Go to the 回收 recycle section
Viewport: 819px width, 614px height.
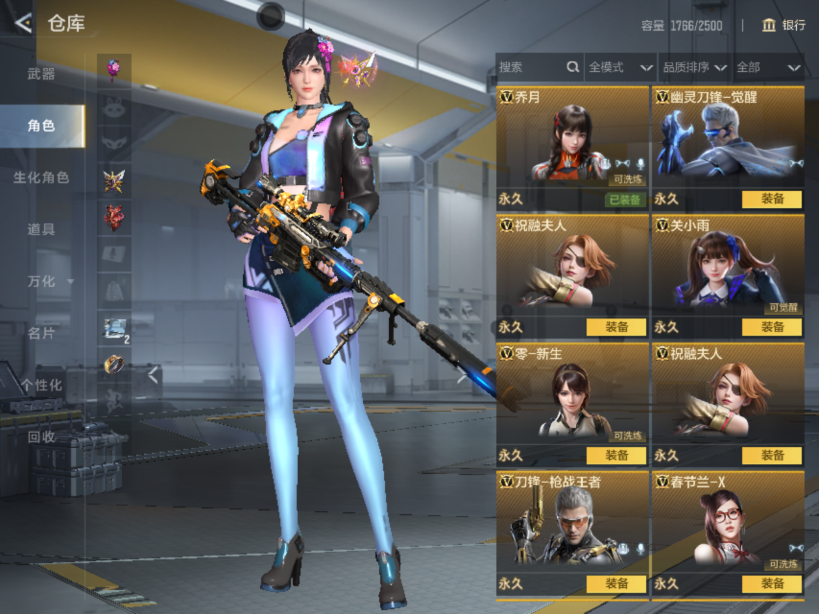[x=41, y=436]
